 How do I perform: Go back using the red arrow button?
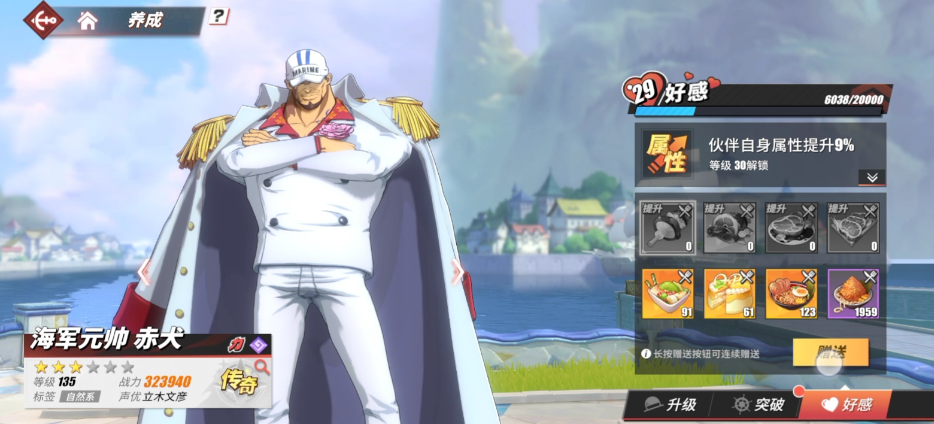tap(42, 19)
